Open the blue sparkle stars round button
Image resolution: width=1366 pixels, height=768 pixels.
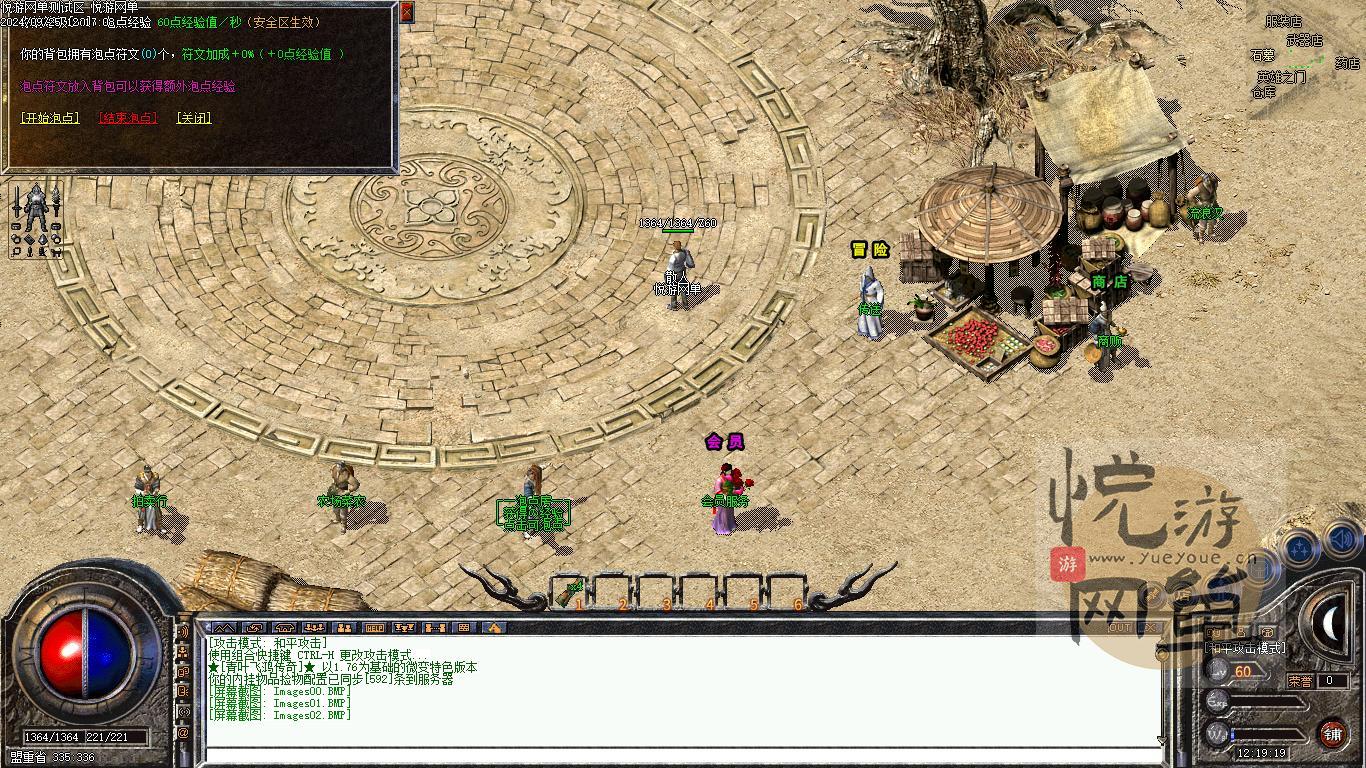pos(1300,549)
